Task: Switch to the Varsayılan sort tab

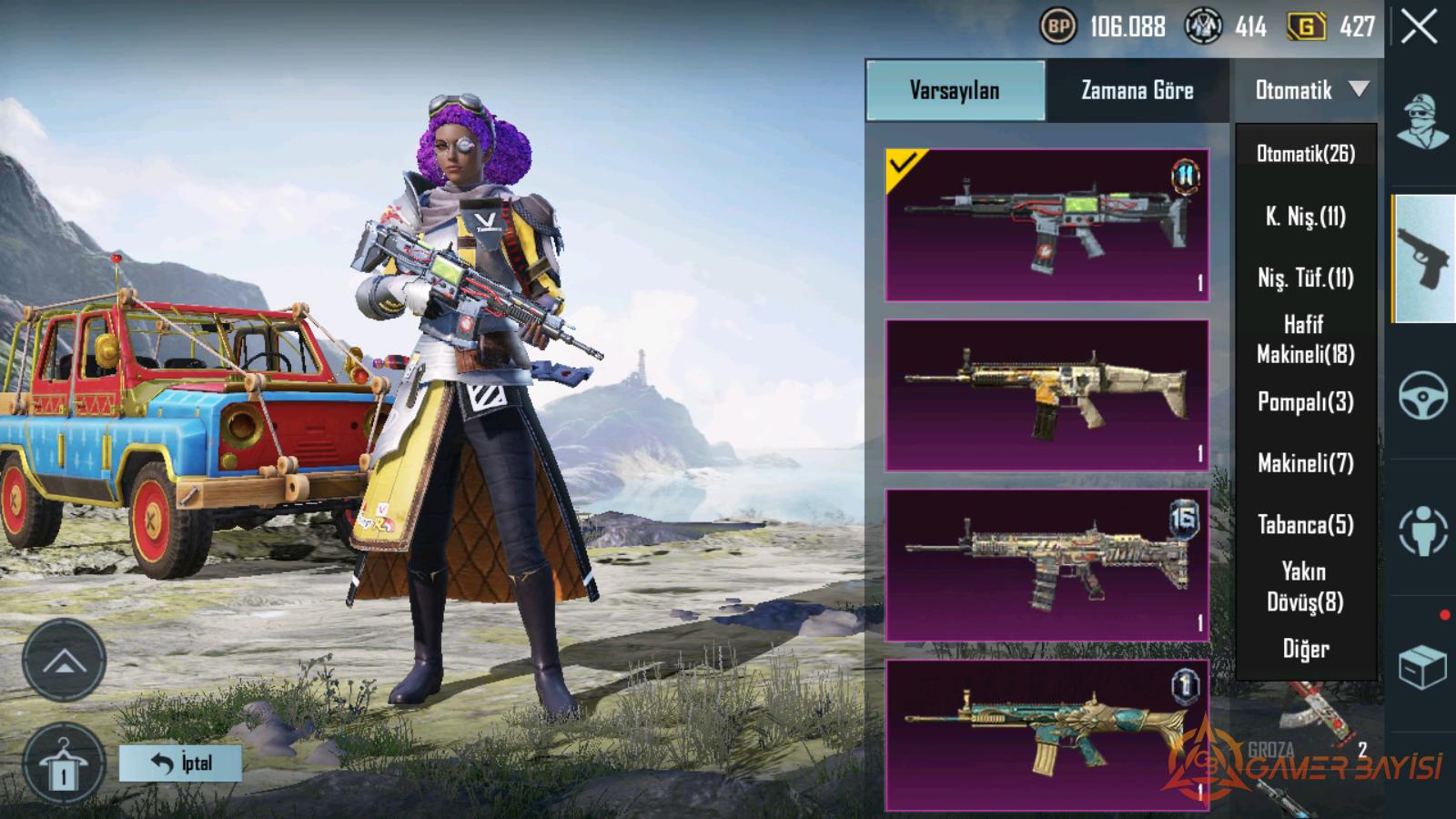Action: (955, 90)
